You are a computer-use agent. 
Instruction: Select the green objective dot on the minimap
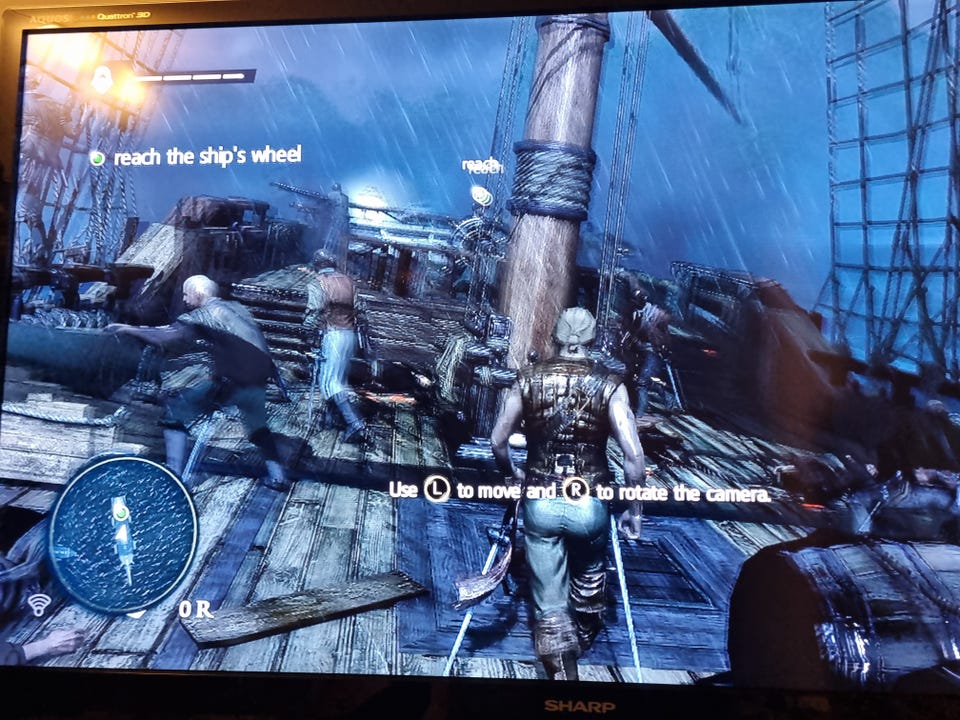(121, 514)
